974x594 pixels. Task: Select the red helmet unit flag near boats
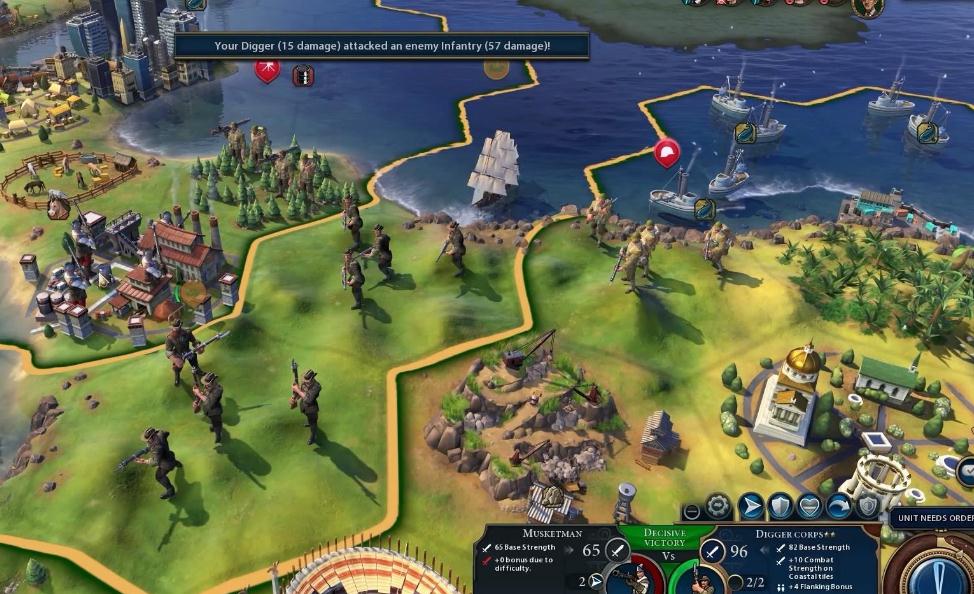(666, 153)
